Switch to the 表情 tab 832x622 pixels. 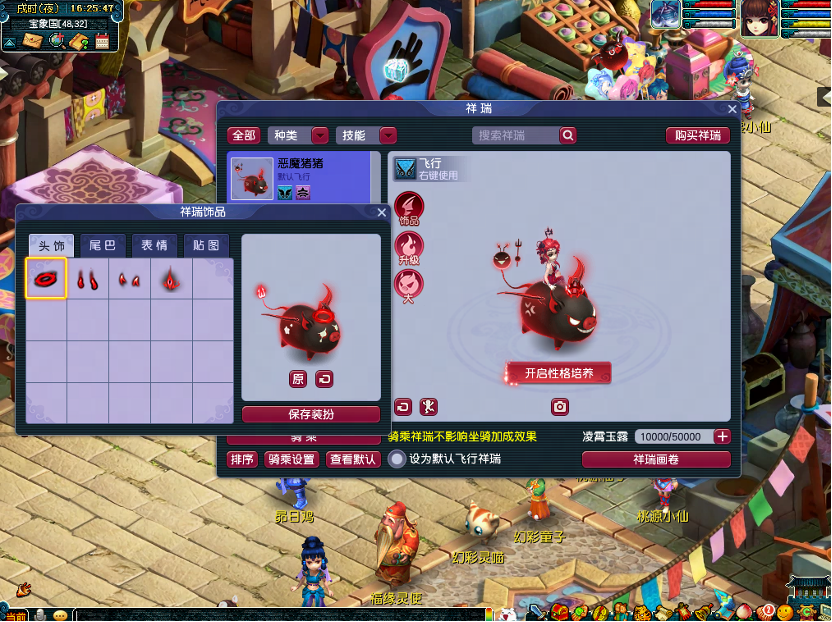point(154,246)
